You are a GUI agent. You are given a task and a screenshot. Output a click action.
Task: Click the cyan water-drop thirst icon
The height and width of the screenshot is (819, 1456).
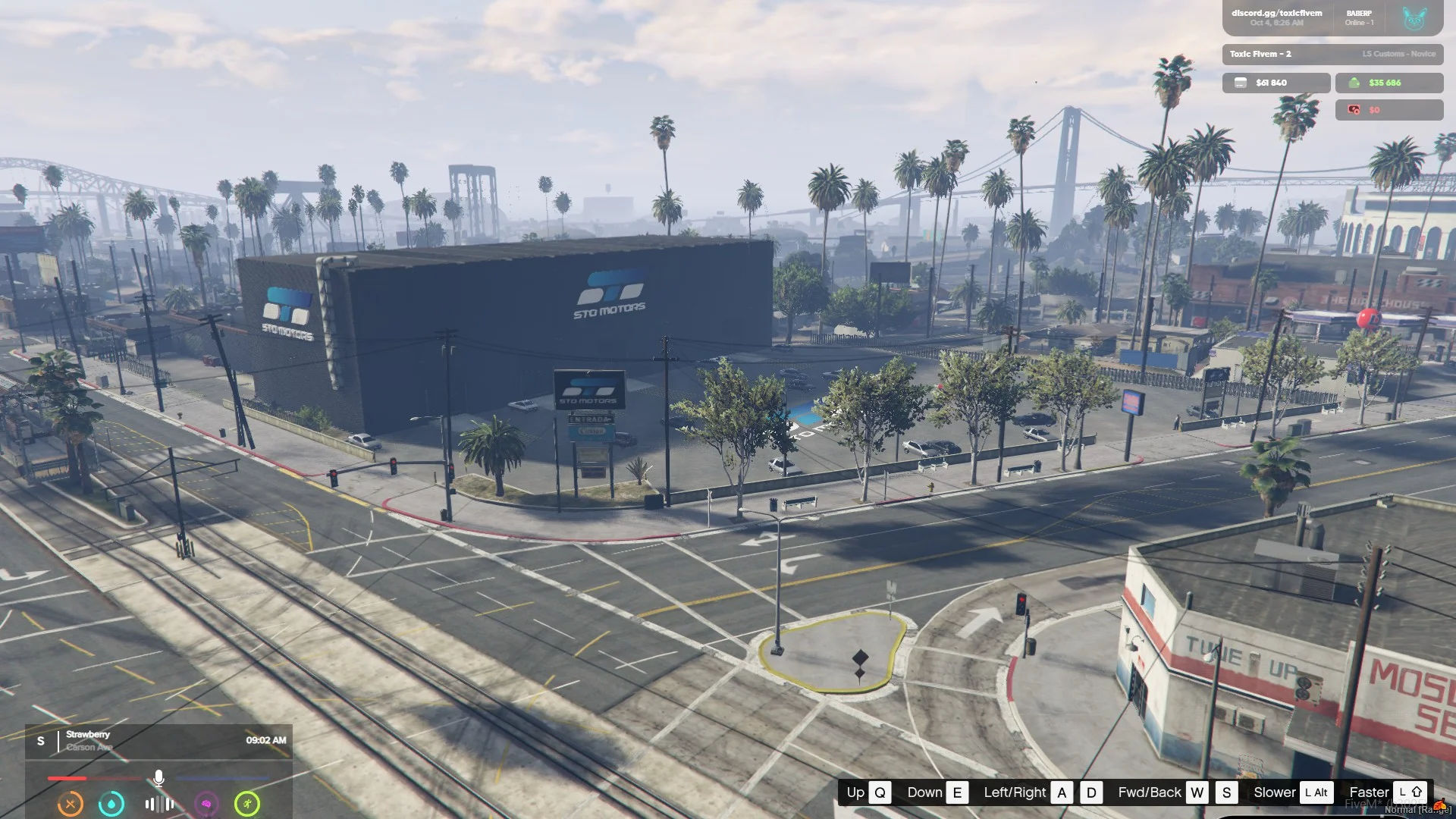[111, 804]
